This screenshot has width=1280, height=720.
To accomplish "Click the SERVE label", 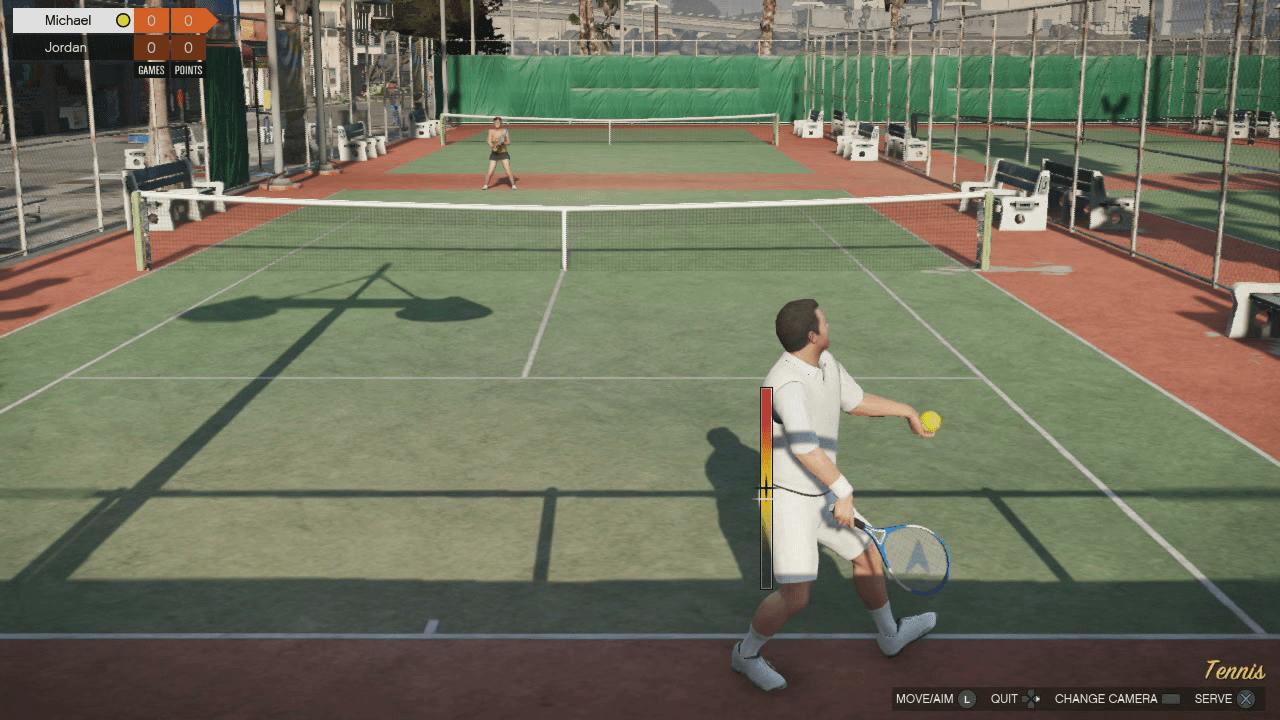I will tap(1216, 699).
